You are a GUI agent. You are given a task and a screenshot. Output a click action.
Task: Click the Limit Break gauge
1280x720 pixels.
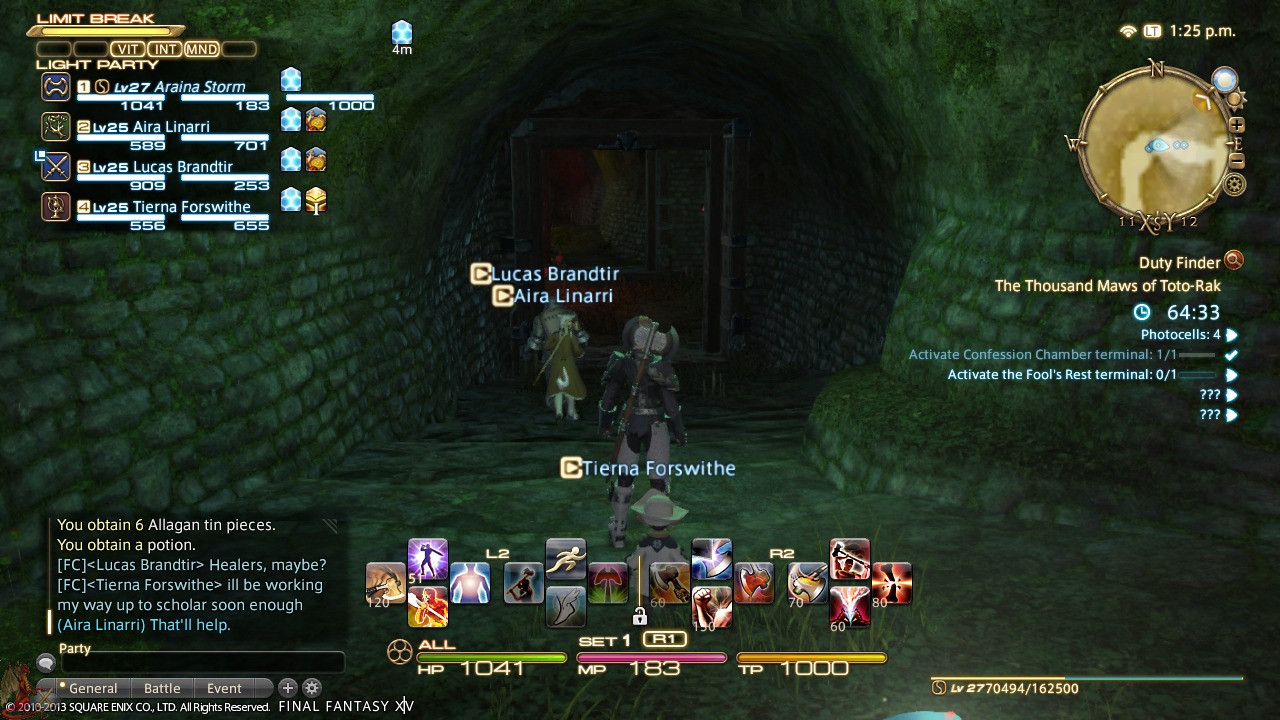(105, 30)
